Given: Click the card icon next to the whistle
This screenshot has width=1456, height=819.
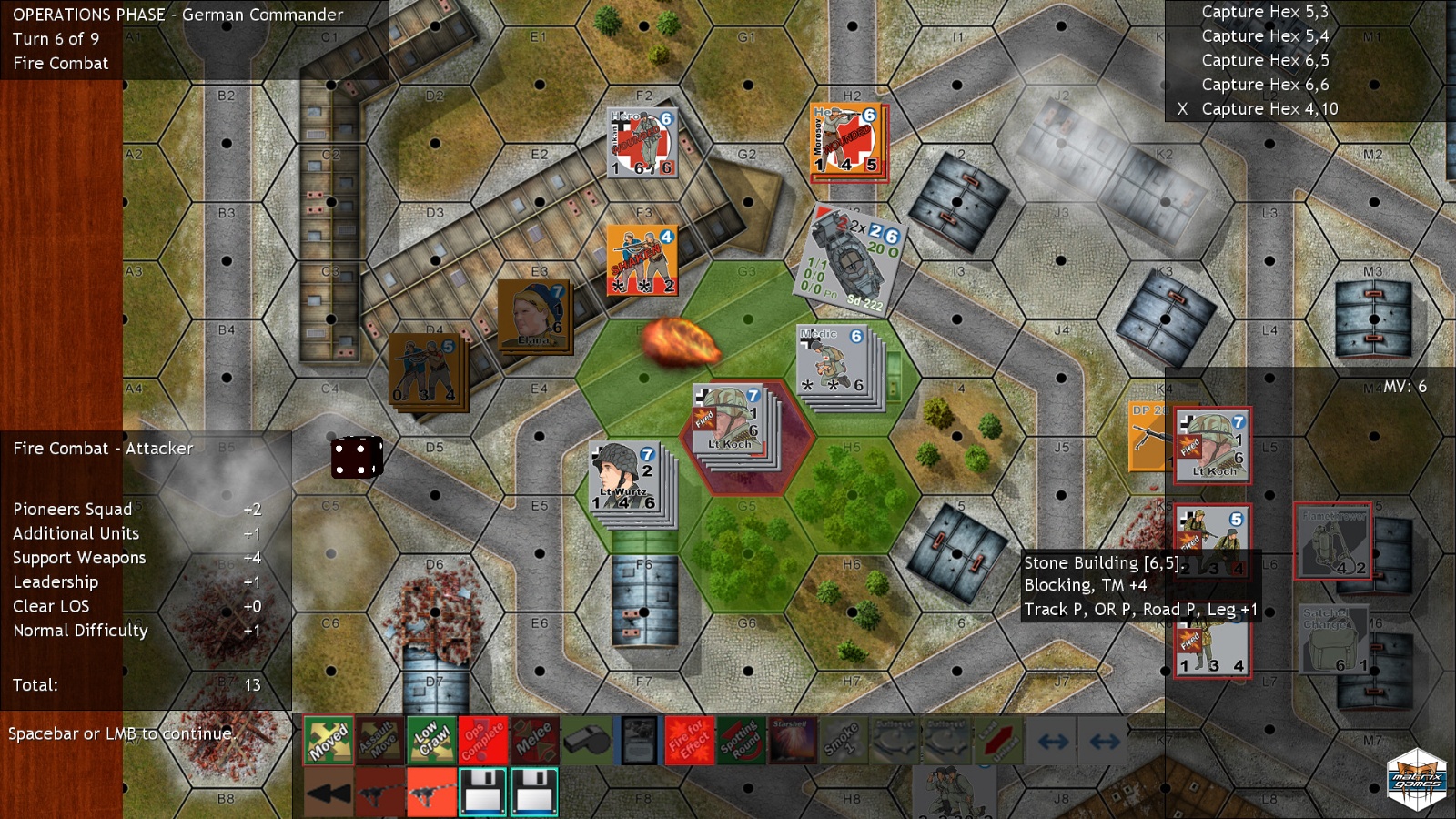Looking at the screenshot, I should [x=638, y=740].
